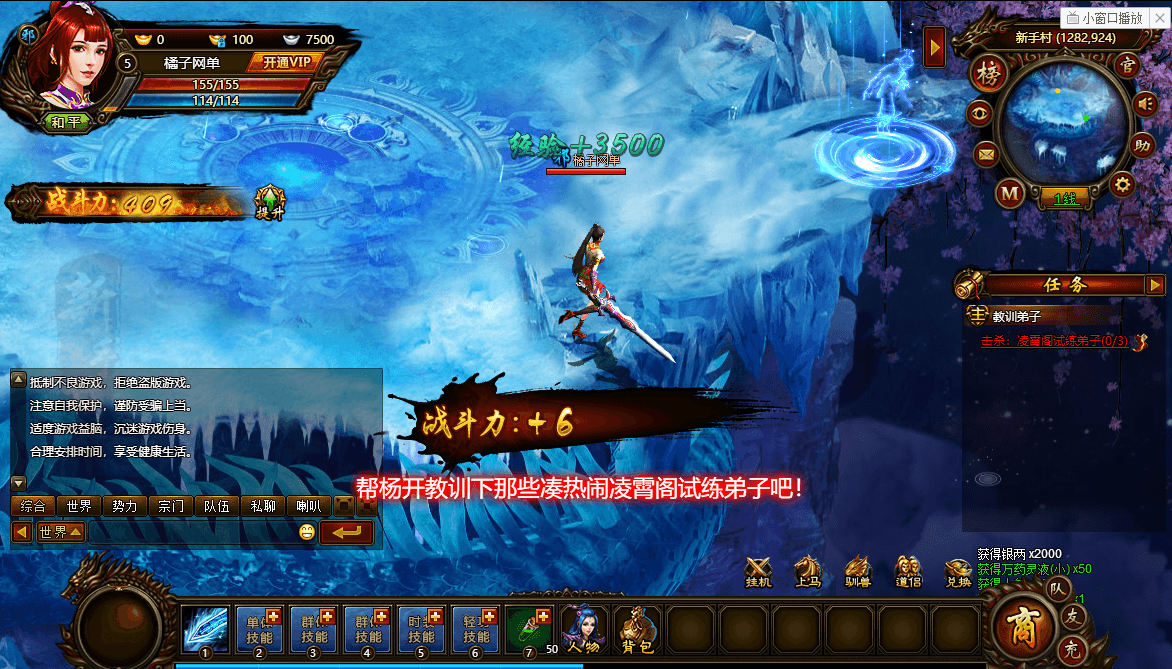
Task: Select the 1线 server line button
Action: coord(1064,199)
